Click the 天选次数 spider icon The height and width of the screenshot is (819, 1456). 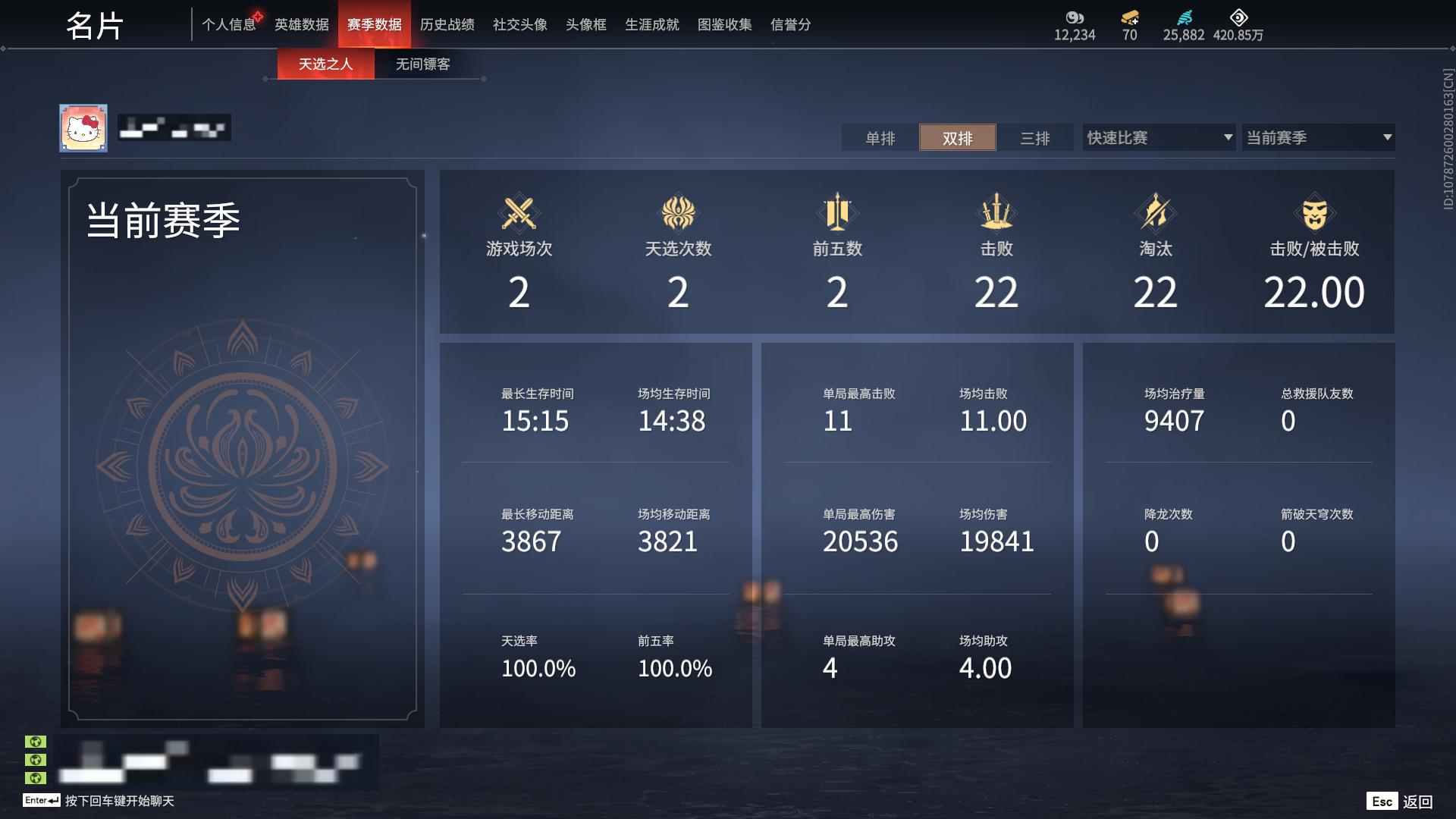pyautogui.click(x=678, y=213)
